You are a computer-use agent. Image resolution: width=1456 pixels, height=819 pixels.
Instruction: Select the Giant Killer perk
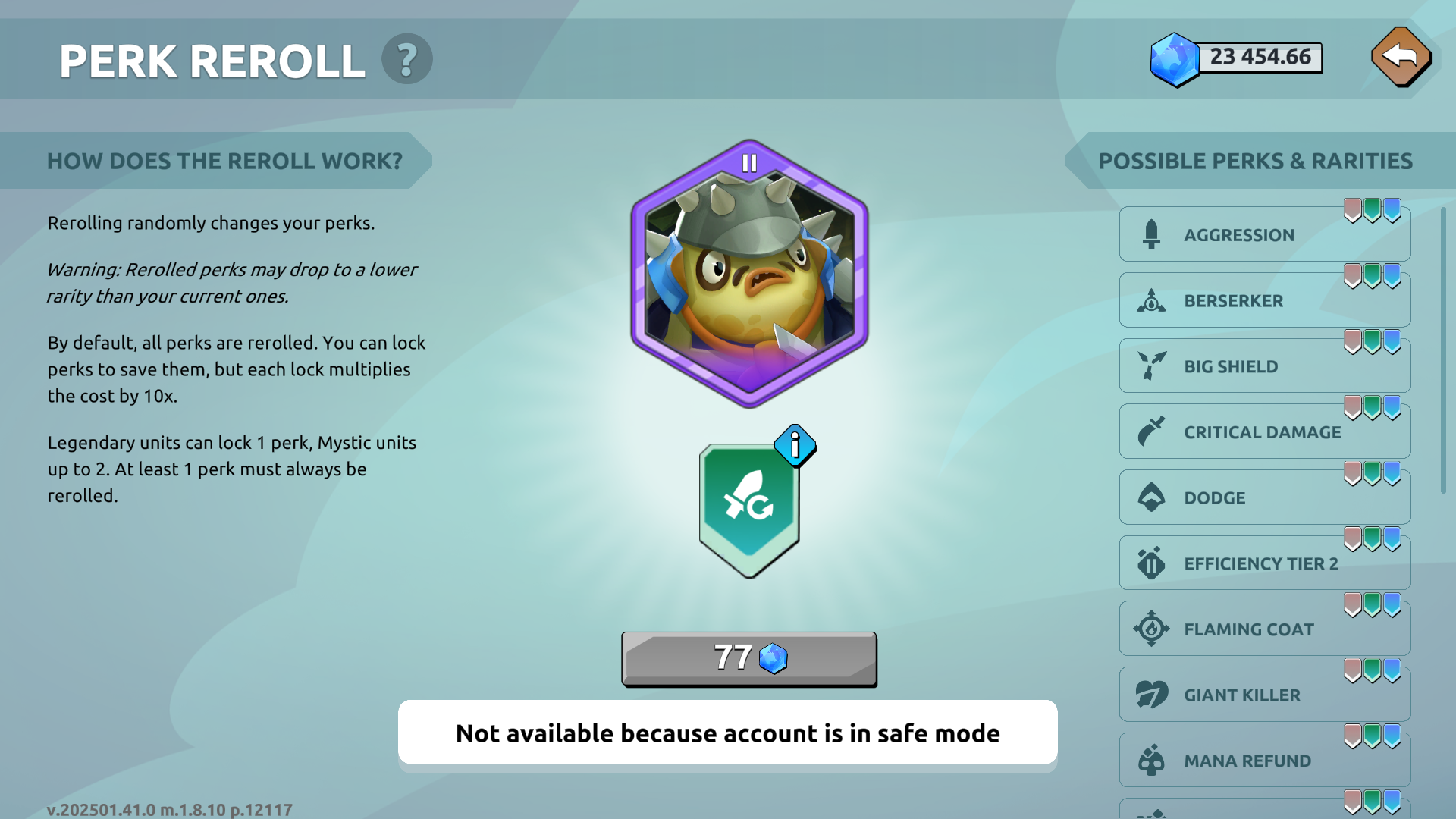coord(1264,695)
